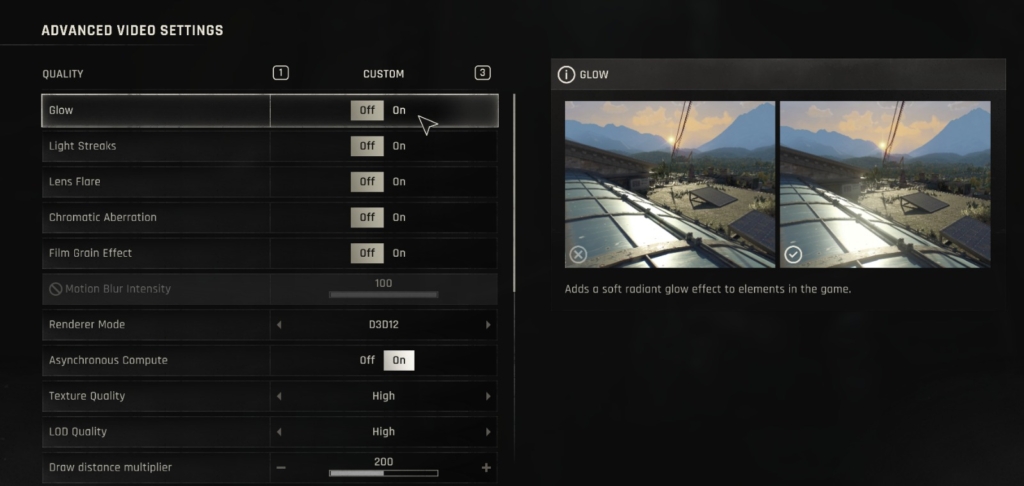Click the Draw distance multiplier plus button
This screenshot has width=1024, height=486.
(x=486, y=468)
